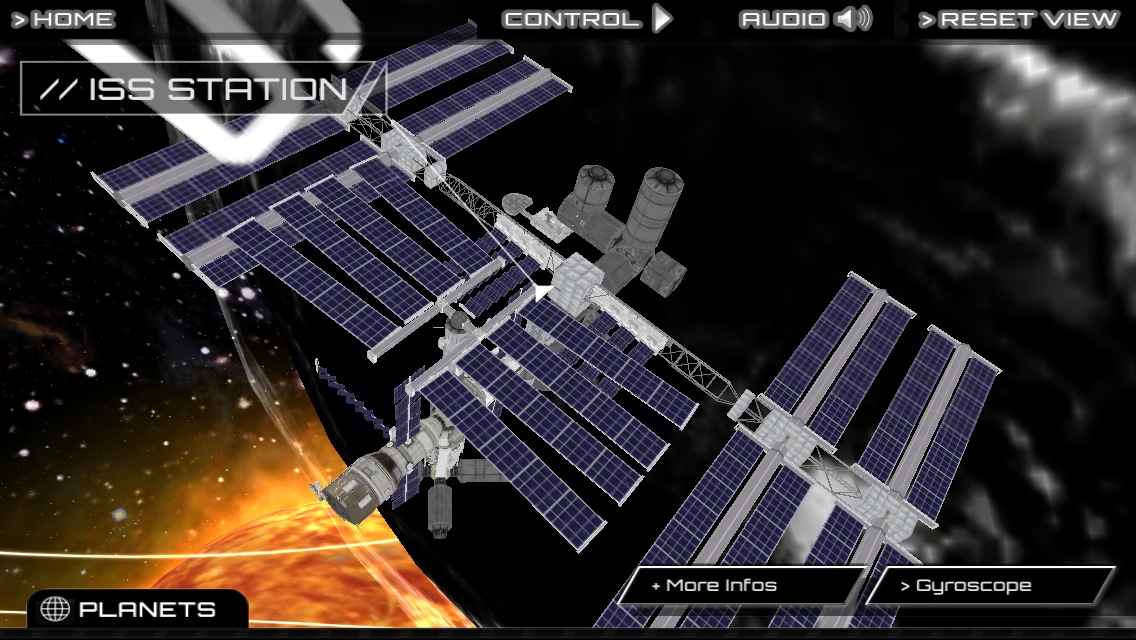Open the Control option
Screen dimensions: 1136x640
click(x=587, y=19)
